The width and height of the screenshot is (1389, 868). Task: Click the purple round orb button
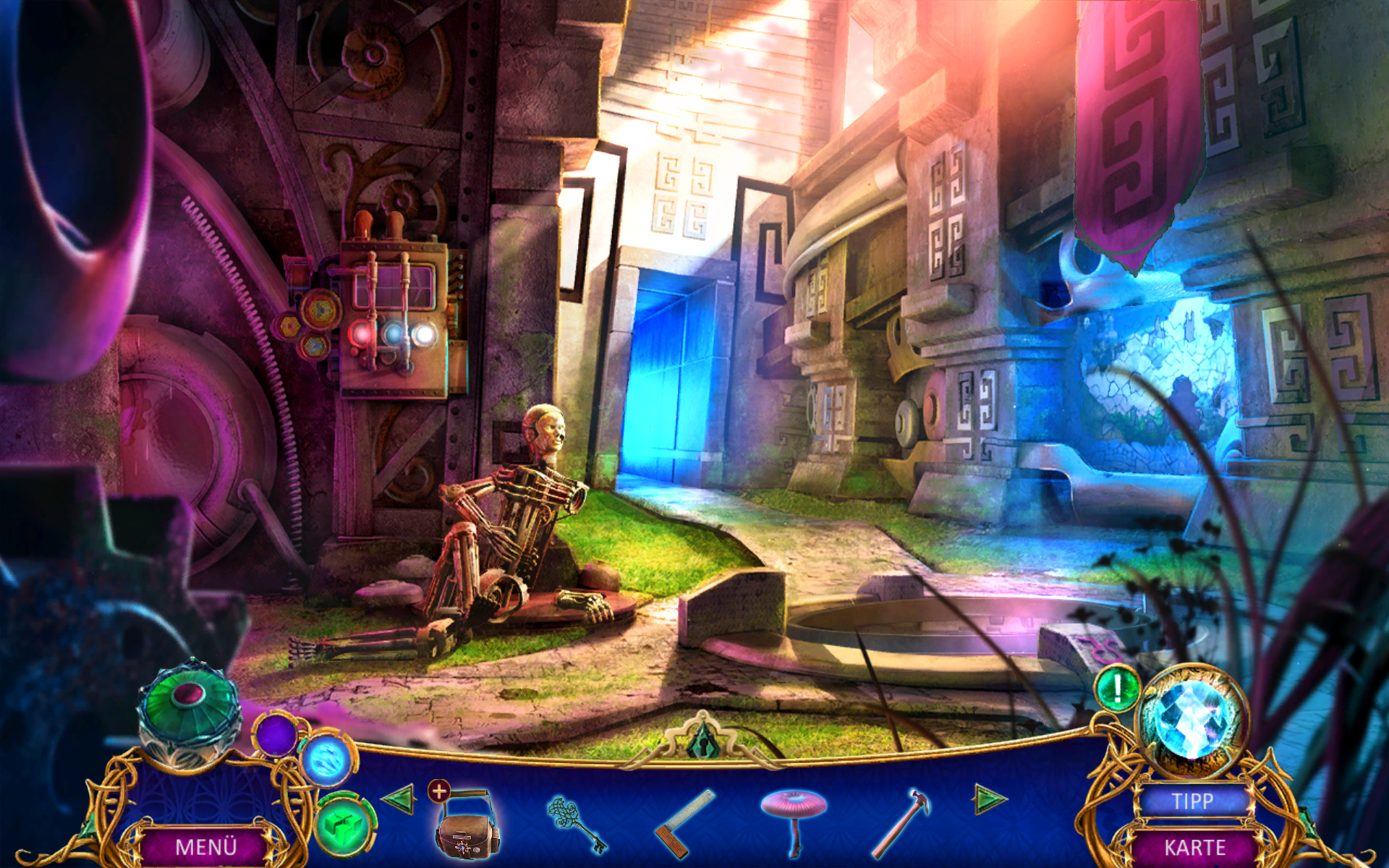pos(276,735)
